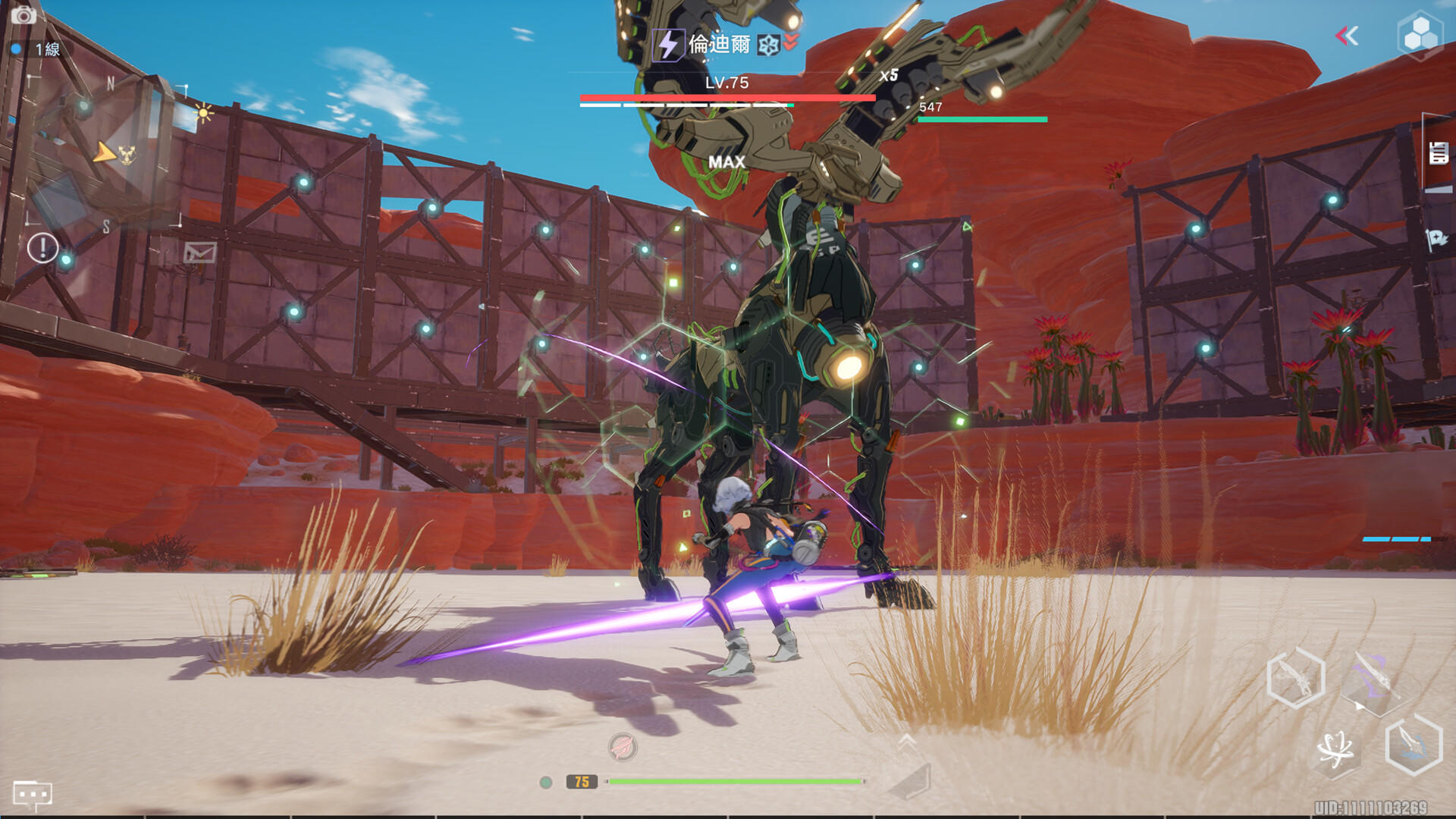Viewport: 1456px width, 819px height.
Task: Click the gear icon next to the boss name
Action: coord(770,43)
